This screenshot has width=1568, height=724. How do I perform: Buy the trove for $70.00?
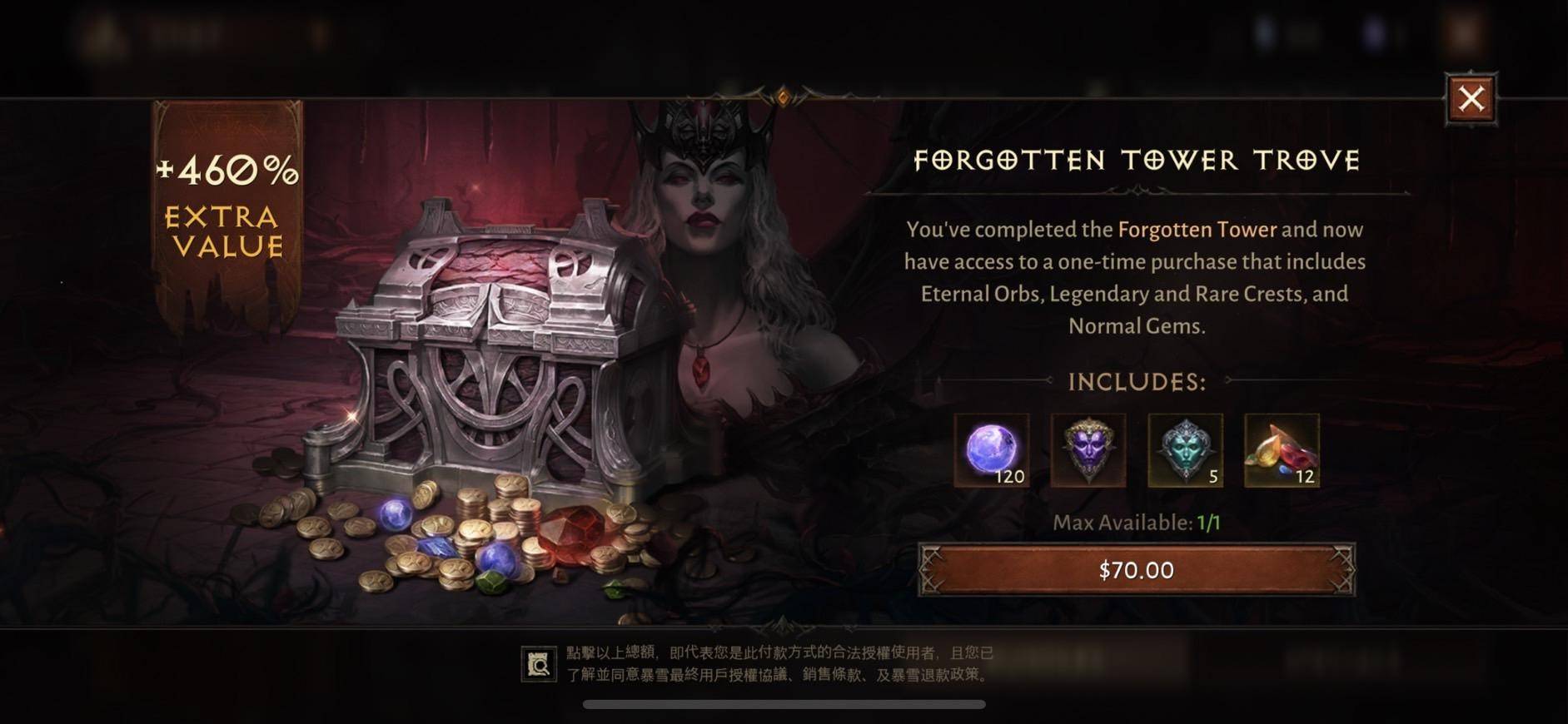click(x=1136, y=570)
